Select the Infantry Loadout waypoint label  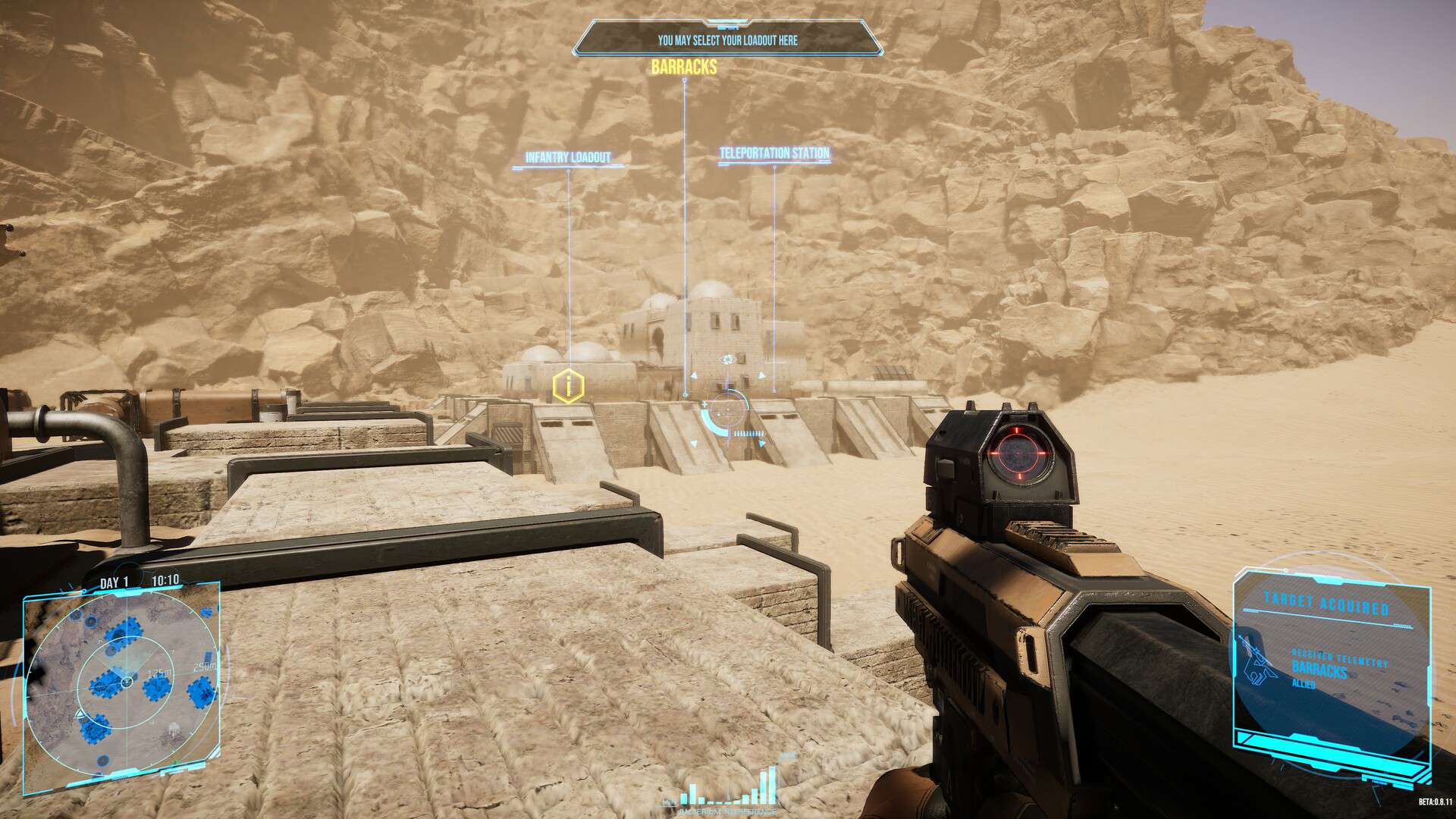(568, 158)
